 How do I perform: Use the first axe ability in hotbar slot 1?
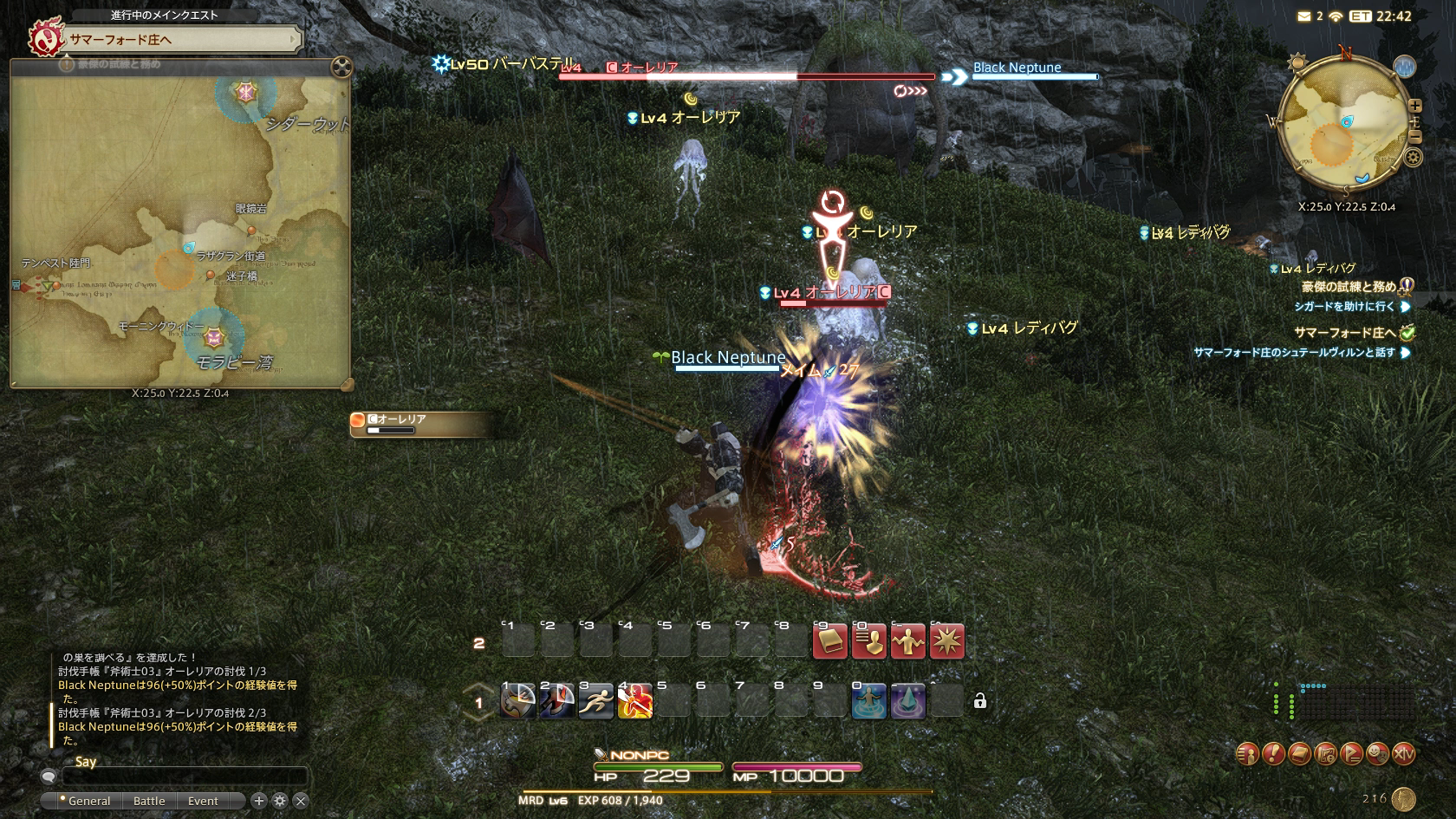point(517,701)
